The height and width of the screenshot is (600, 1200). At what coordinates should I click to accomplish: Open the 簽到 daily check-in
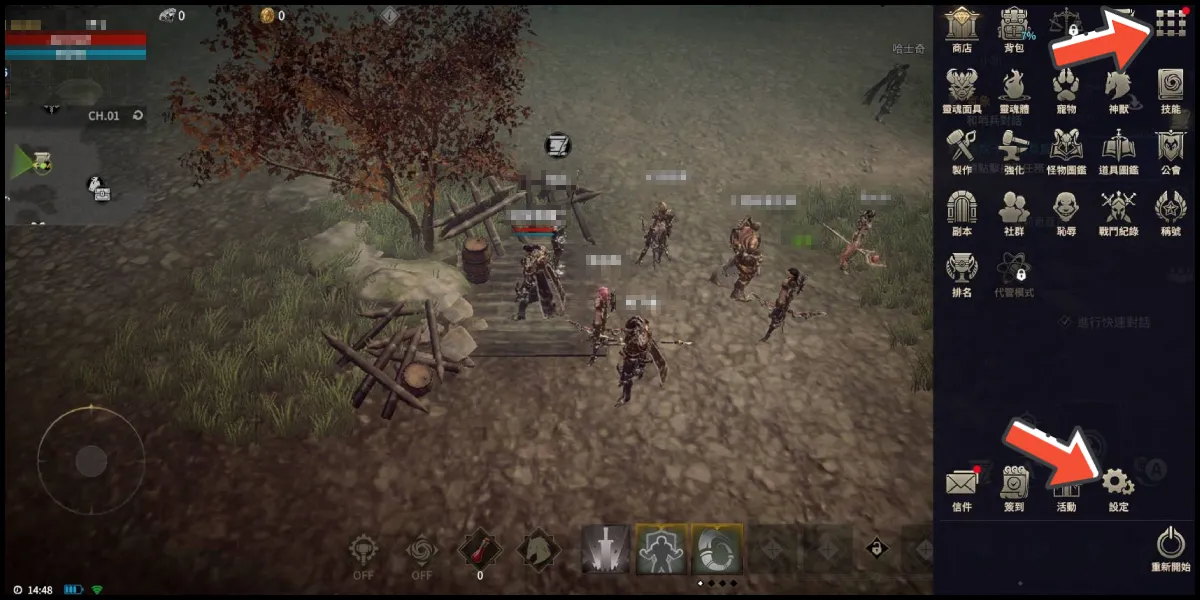pyautogui.click(x=1014, y=483)
